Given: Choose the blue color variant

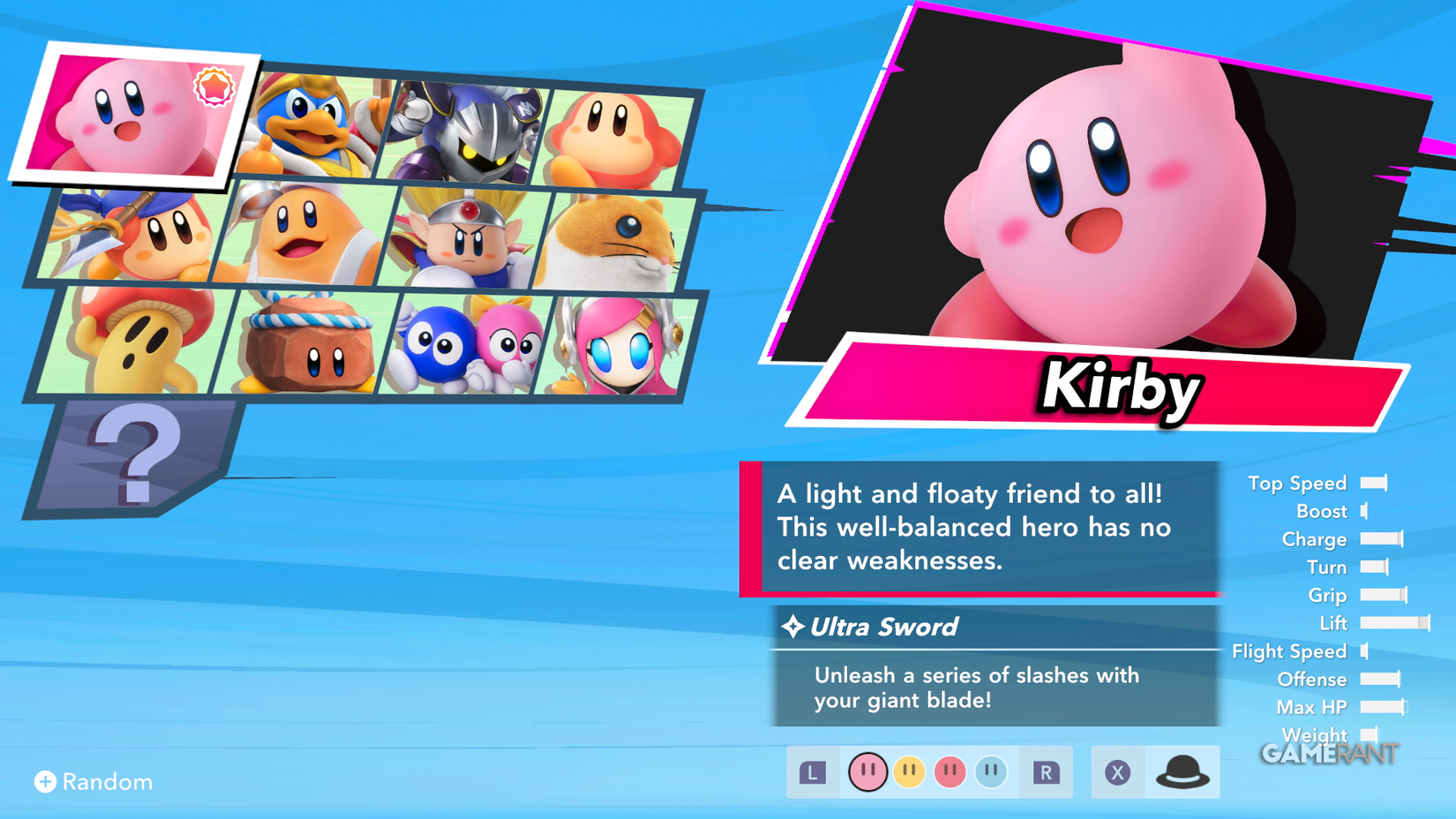Looking at the screenshot, I should pos(989,770).
